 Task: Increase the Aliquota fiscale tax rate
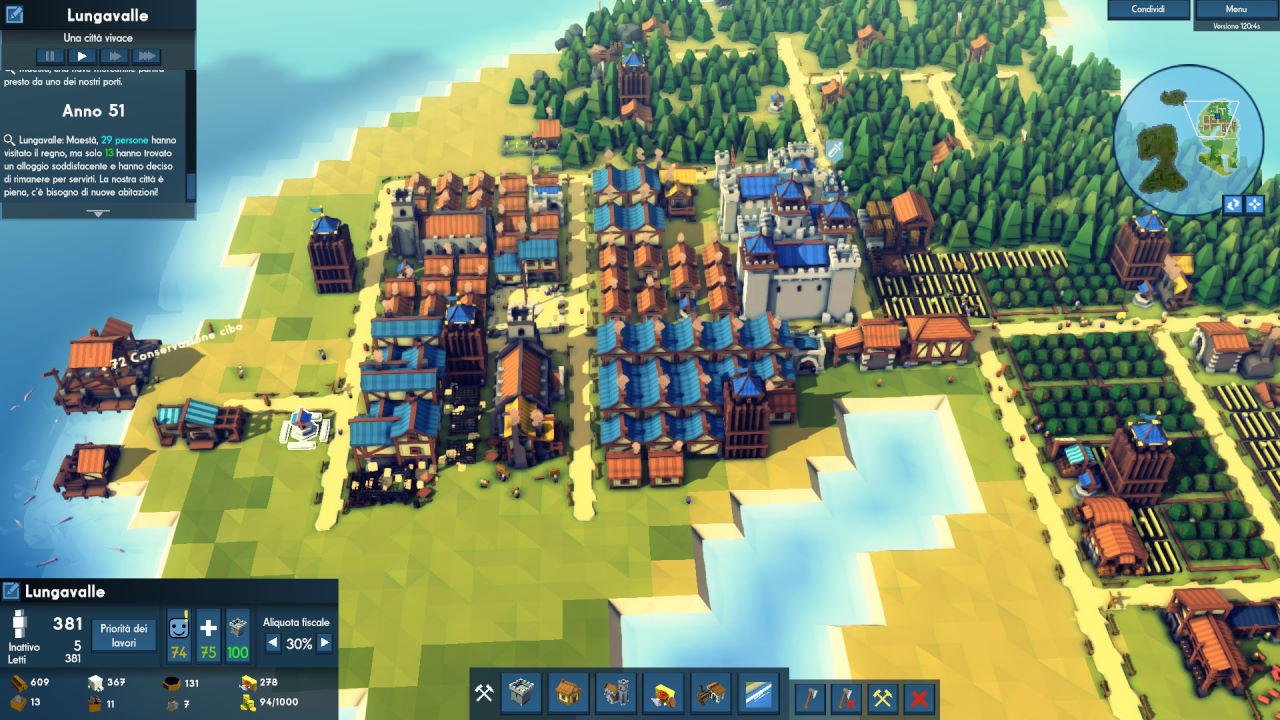(324, 644)
